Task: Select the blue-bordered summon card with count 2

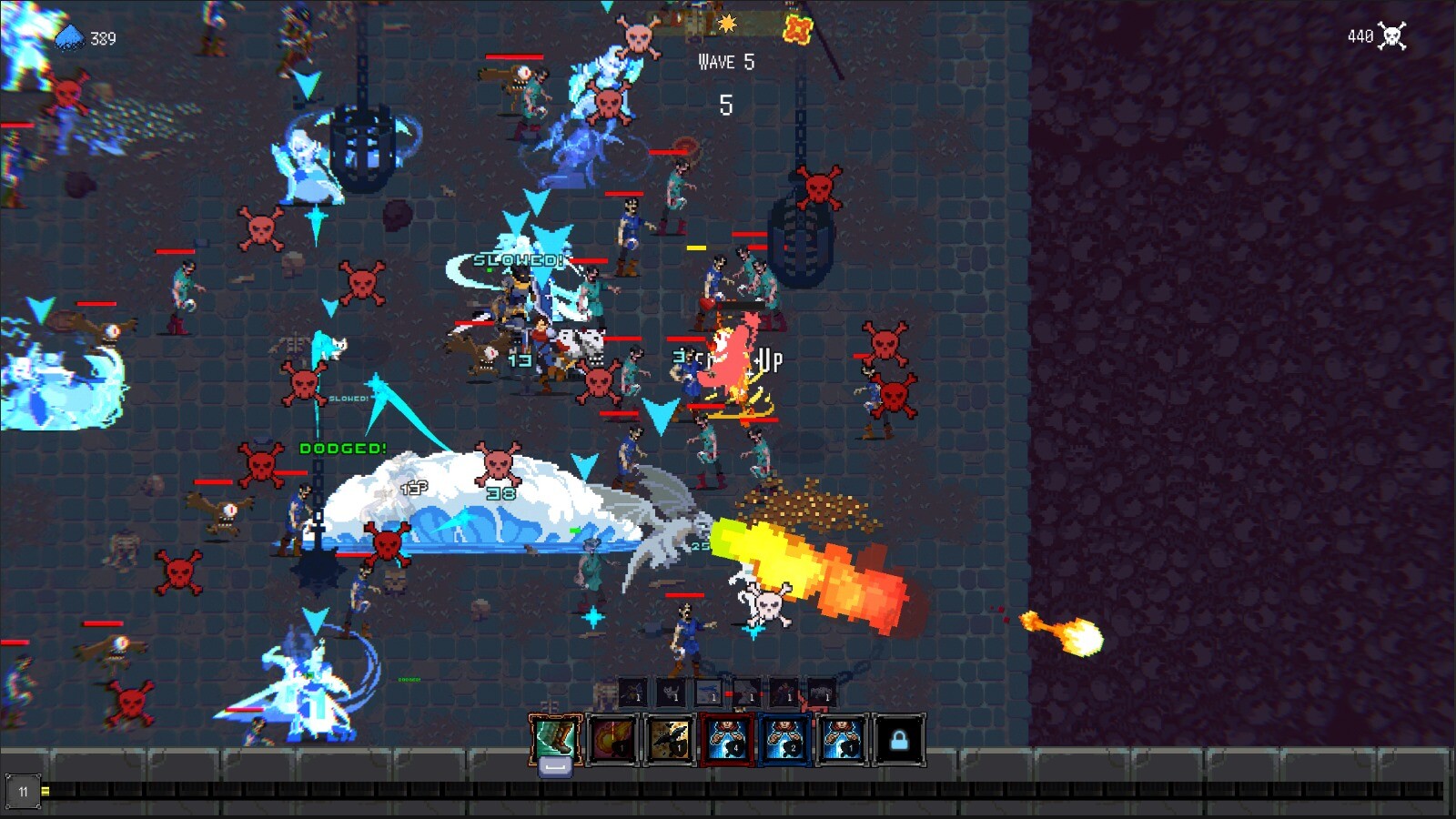Action: coord(785,739)
